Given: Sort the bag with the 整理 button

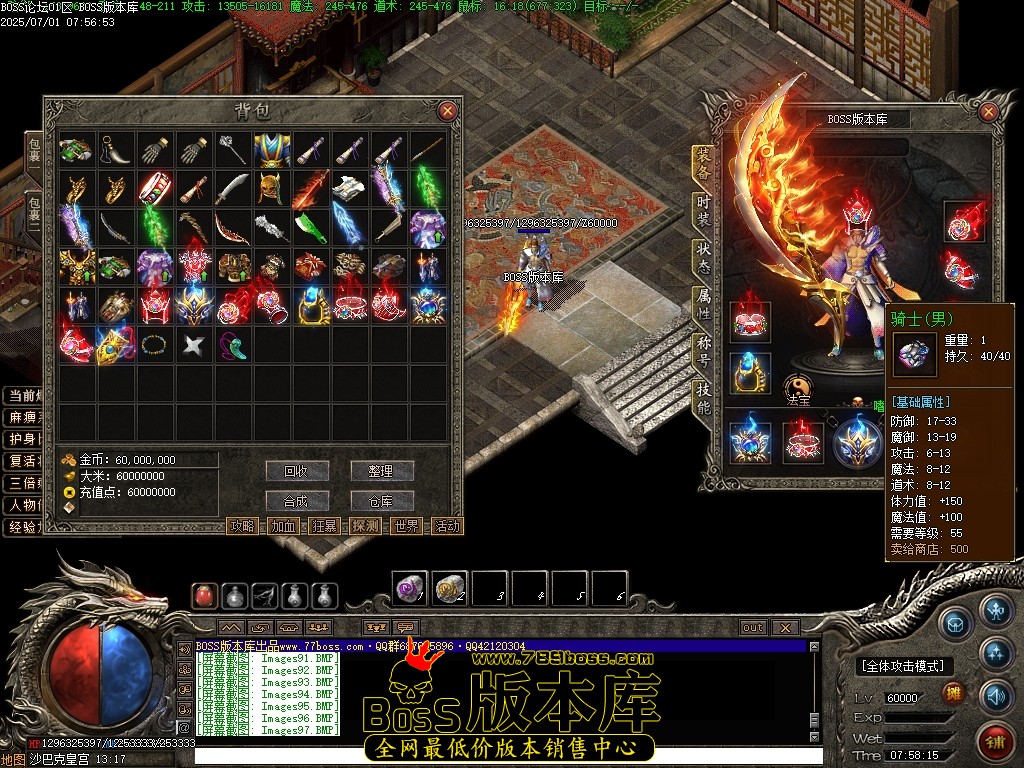Looking at the screenshot, I should coord(382,471).
